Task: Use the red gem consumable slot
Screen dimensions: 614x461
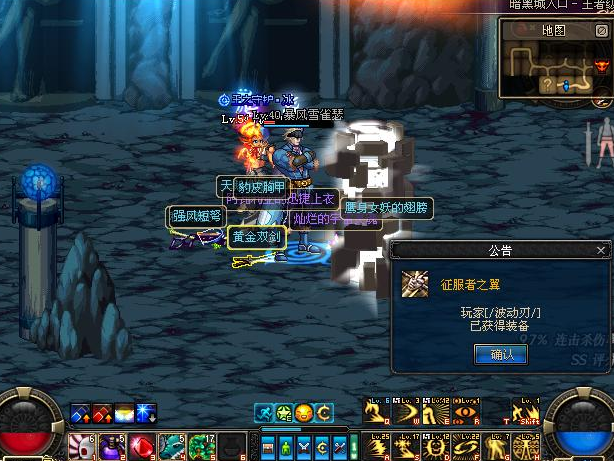Action: coord(142,446)
